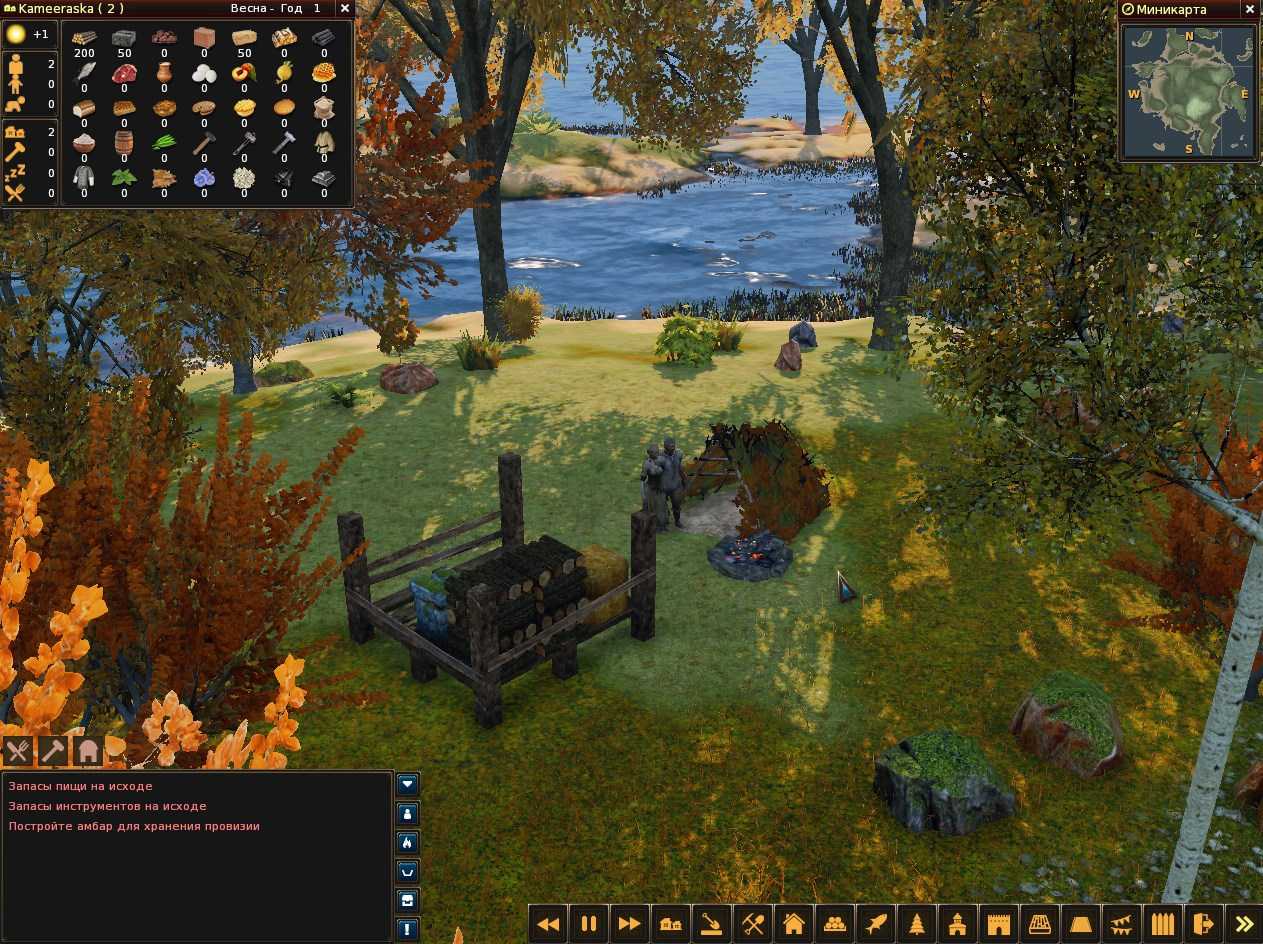Select the barn warning icon

(x=88, y=751)
